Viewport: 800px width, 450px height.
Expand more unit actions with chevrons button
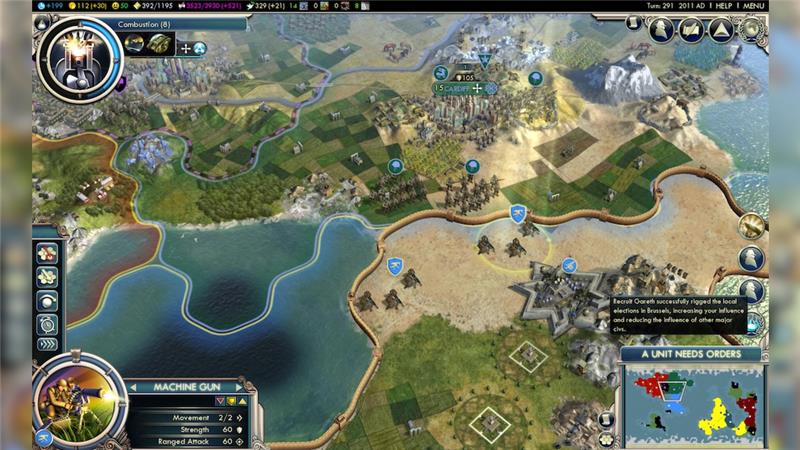47,344
